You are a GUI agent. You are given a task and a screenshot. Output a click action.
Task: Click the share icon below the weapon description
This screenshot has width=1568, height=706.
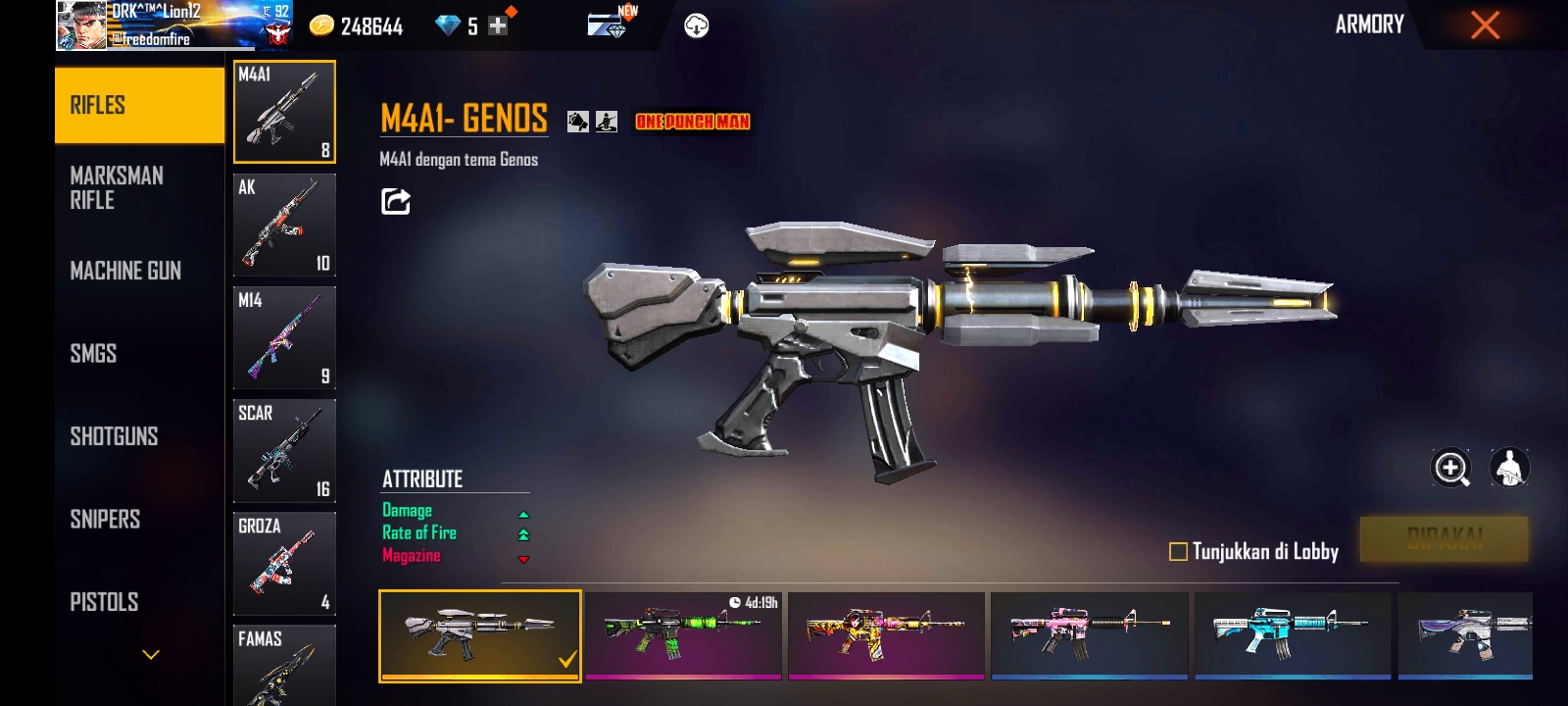pos(393,201)
